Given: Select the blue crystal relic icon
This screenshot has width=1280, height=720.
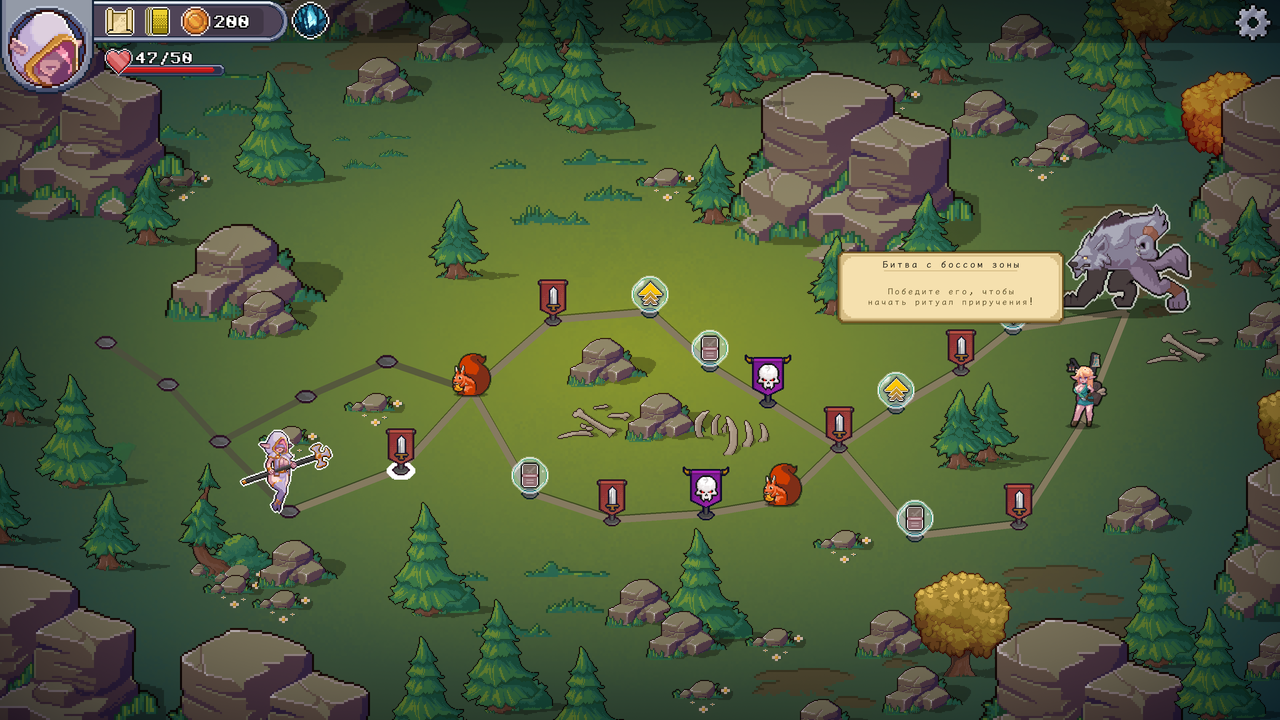Looking at the screenshot, I should click(310, 21).
